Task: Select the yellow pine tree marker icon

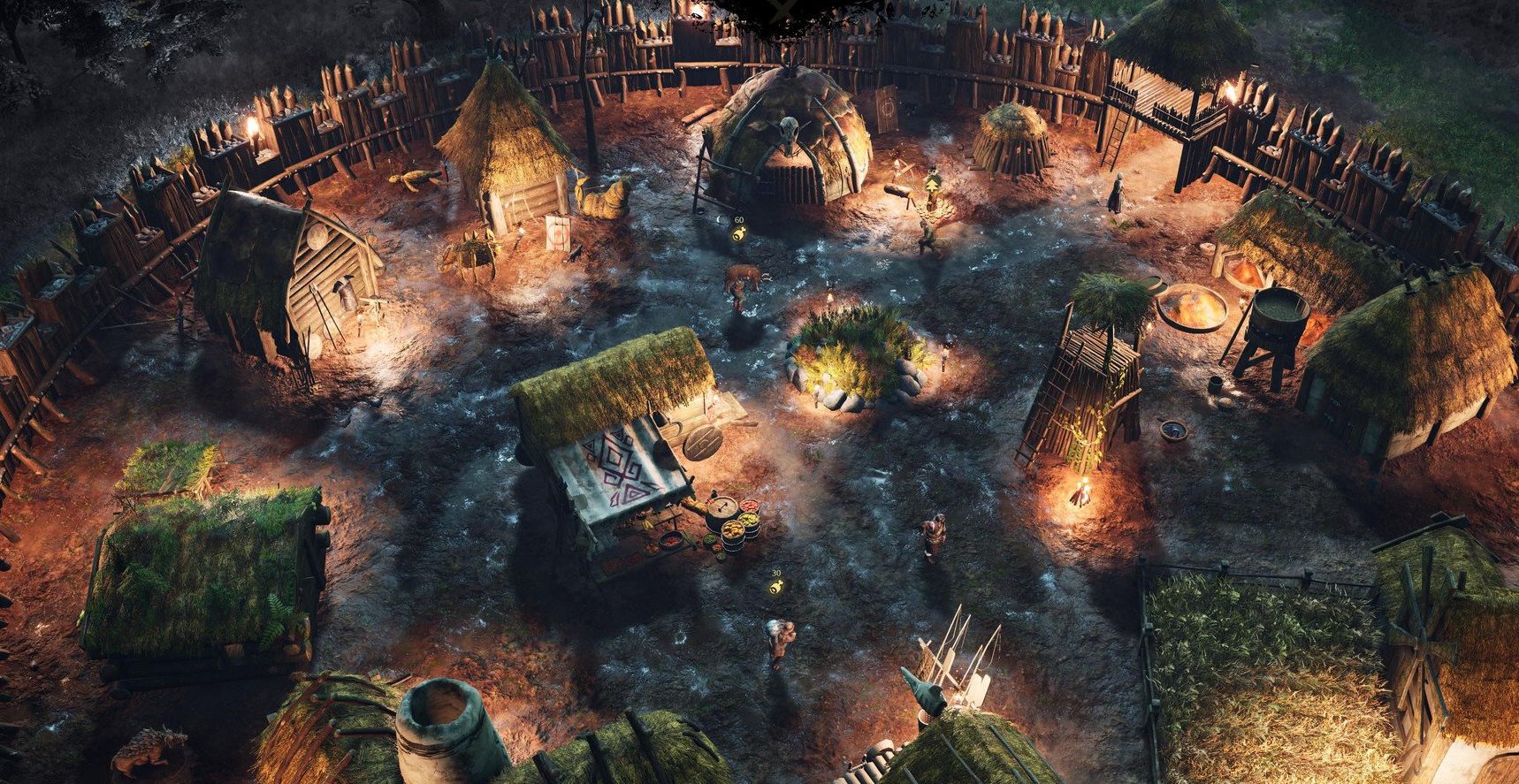Action: pyautogui.click(x=931, y=183)
